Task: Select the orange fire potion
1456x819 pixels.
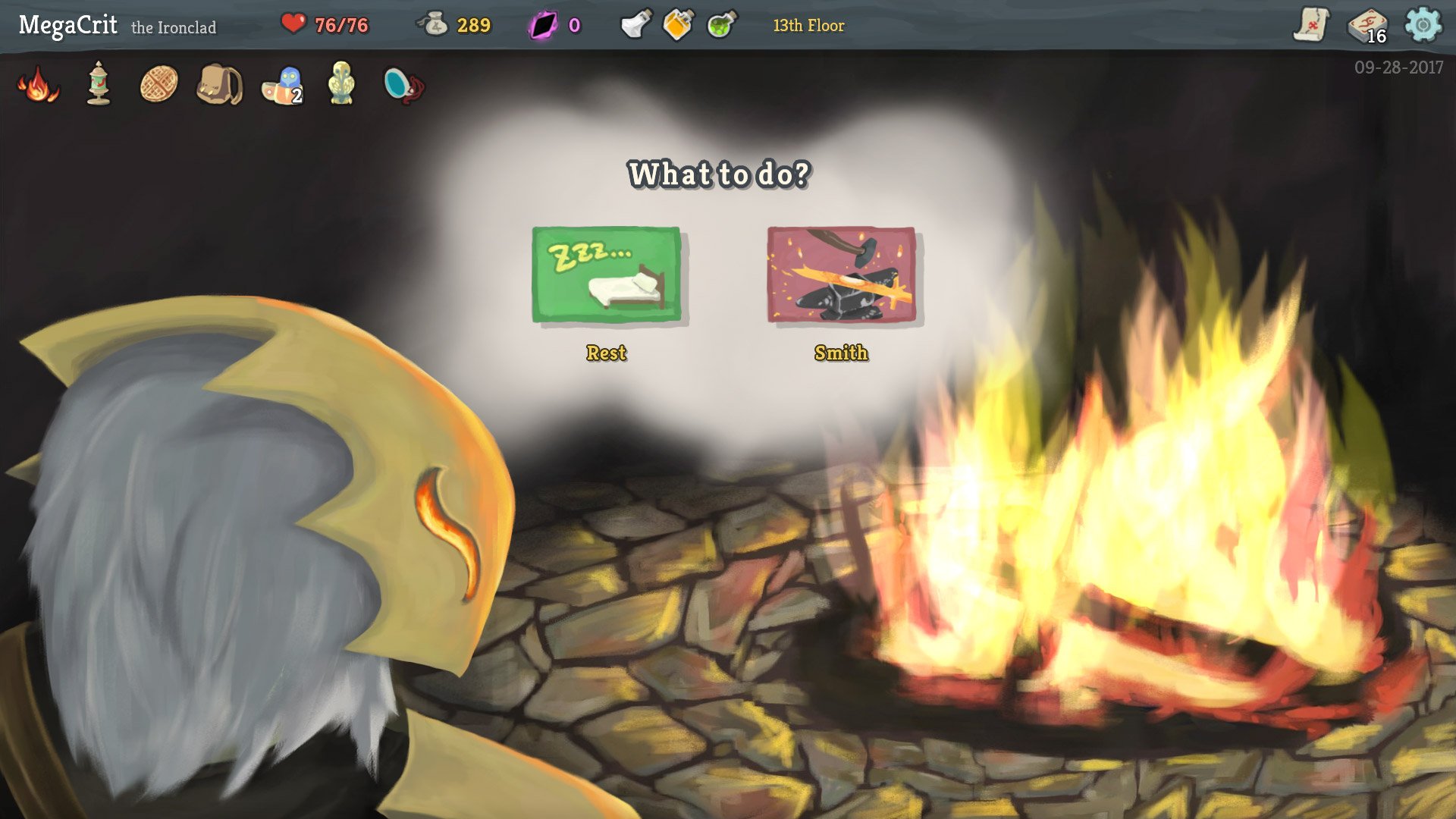Action: (x=677, y=24)
